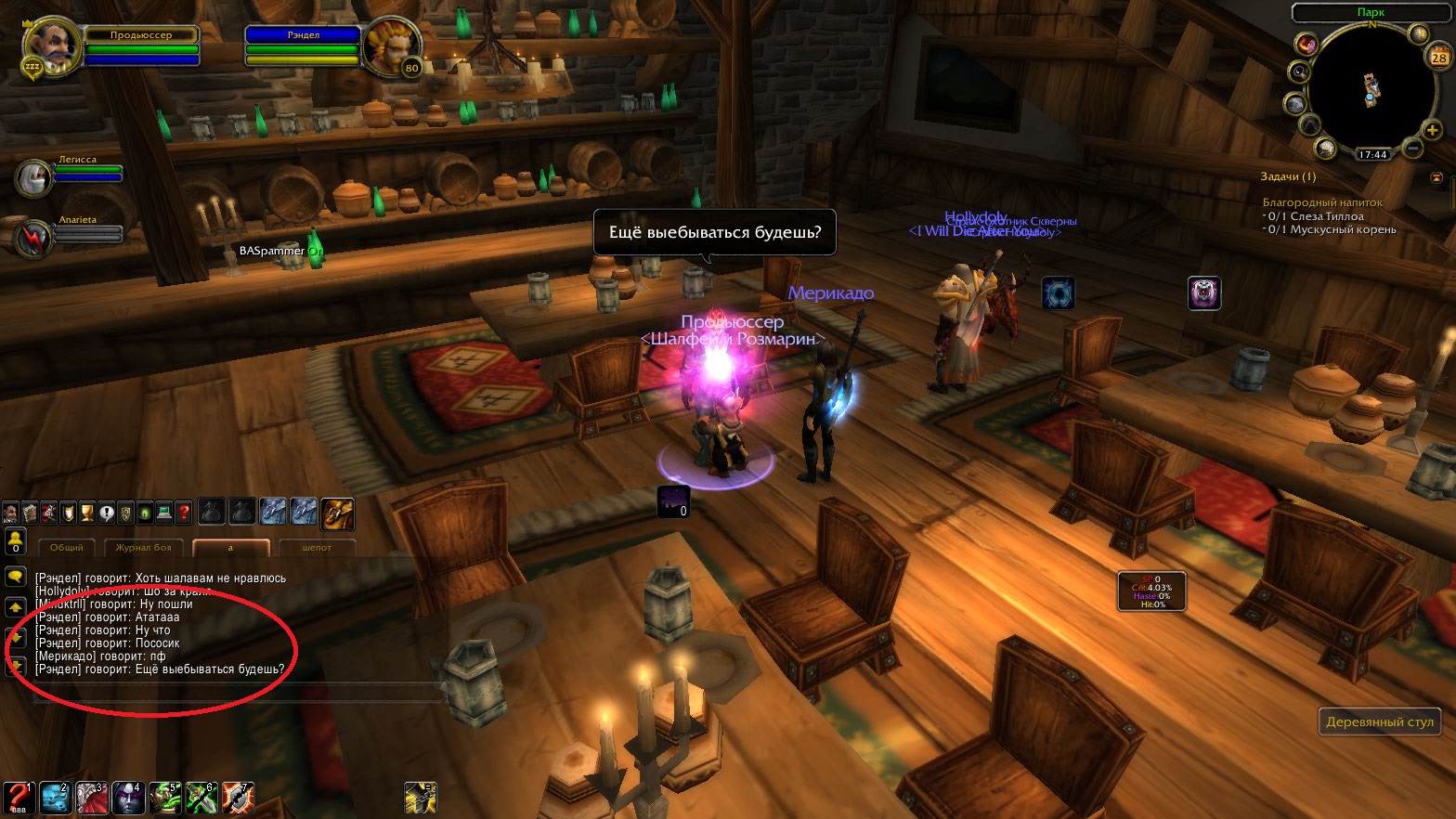Screen dimensions: 1456x819
Task: Open the calendar showing day 28
Action: [x=1438, y=58]
